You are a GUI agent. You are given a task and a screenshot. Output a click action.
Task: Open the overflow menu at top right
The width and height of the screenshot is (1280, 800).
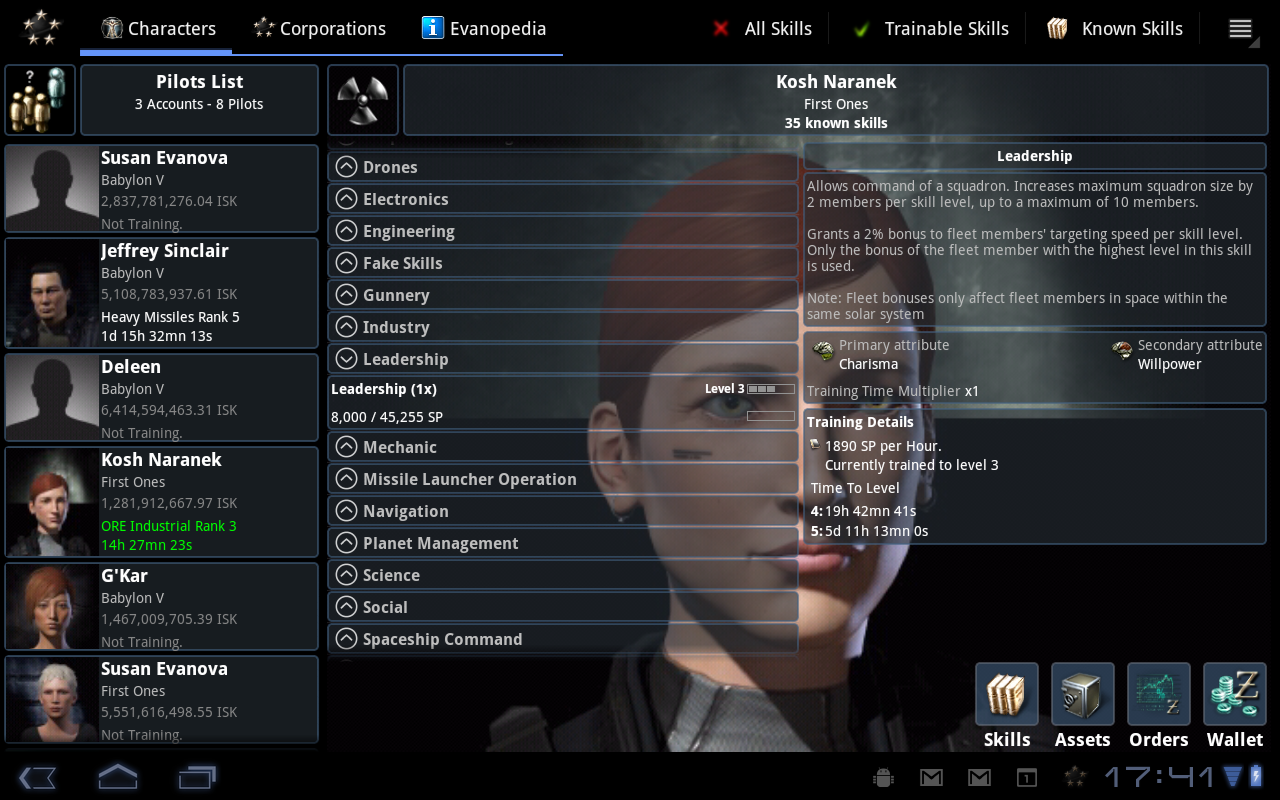coord(1240,28)
